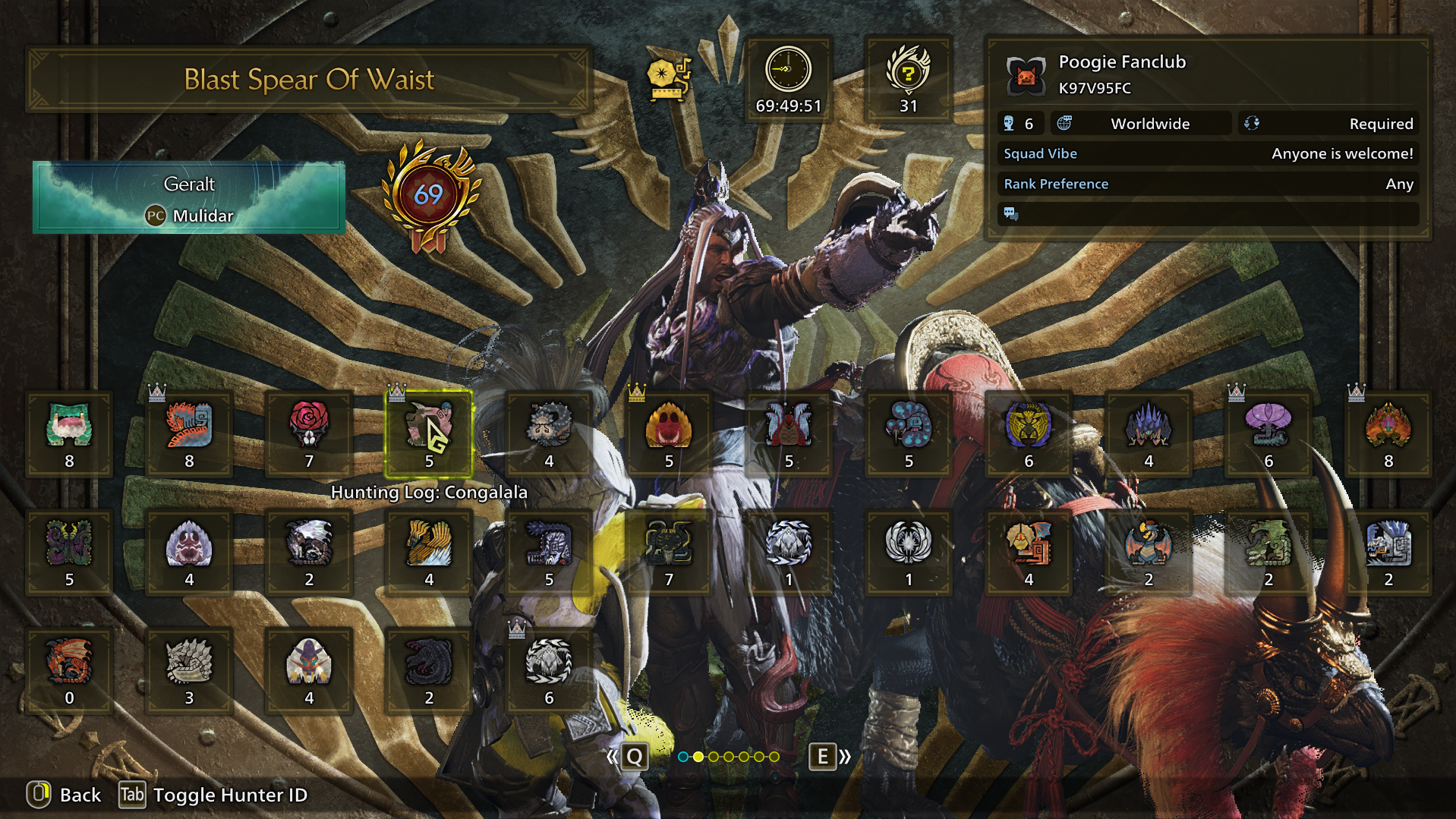Select the Rey Dau monster icon
The width and height of the screenshot is (1456, 819).
[x=1029, y=433]
